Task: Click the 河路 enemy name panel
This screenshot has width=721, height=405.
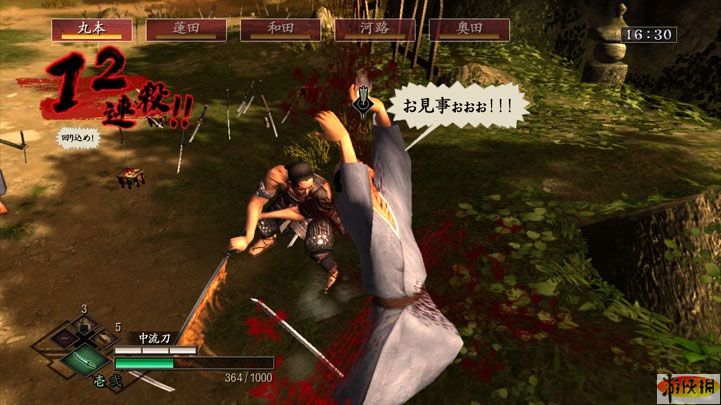Action: [x=375, y=28]
